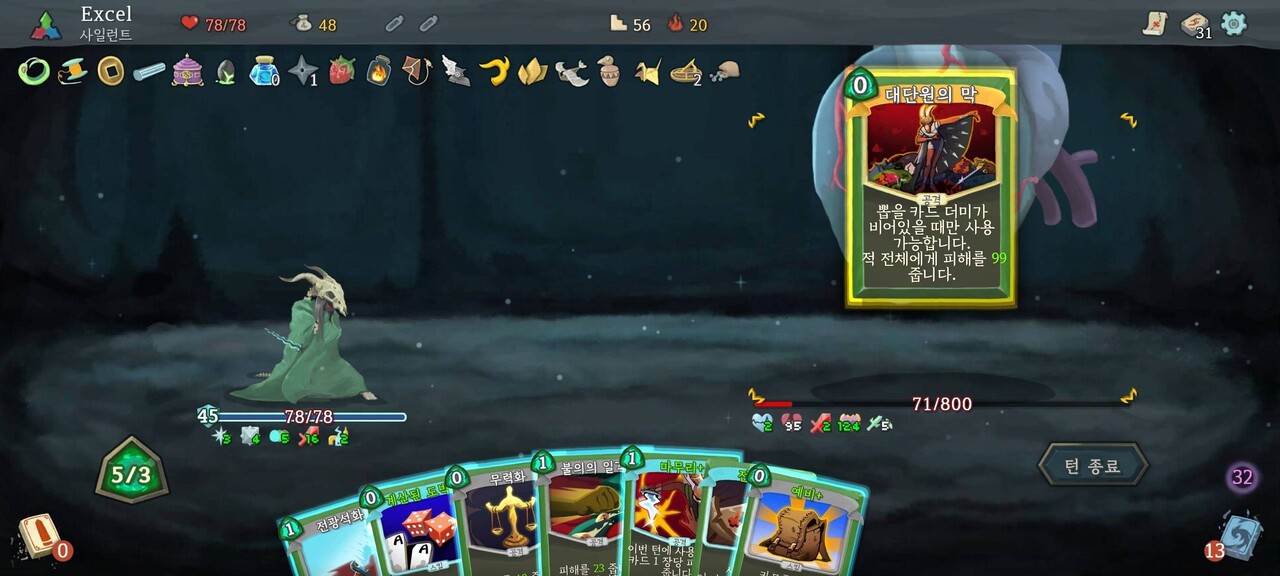Check the strawberry relic
The width and height of the screenshot is (1280, 576).
coord(342,70)
